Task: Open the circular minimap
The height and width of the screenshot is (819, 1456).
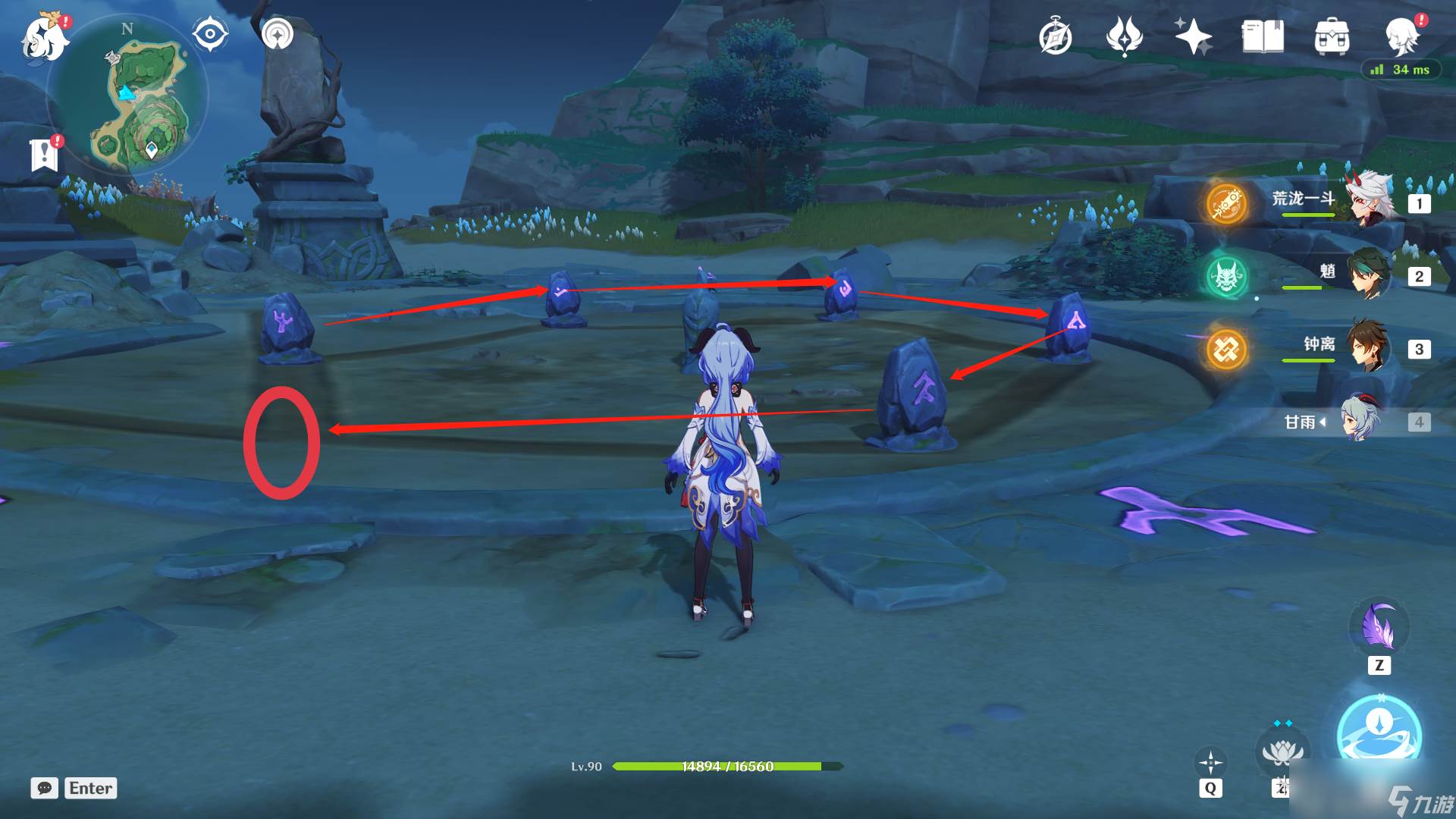Action: pos(127,95)
